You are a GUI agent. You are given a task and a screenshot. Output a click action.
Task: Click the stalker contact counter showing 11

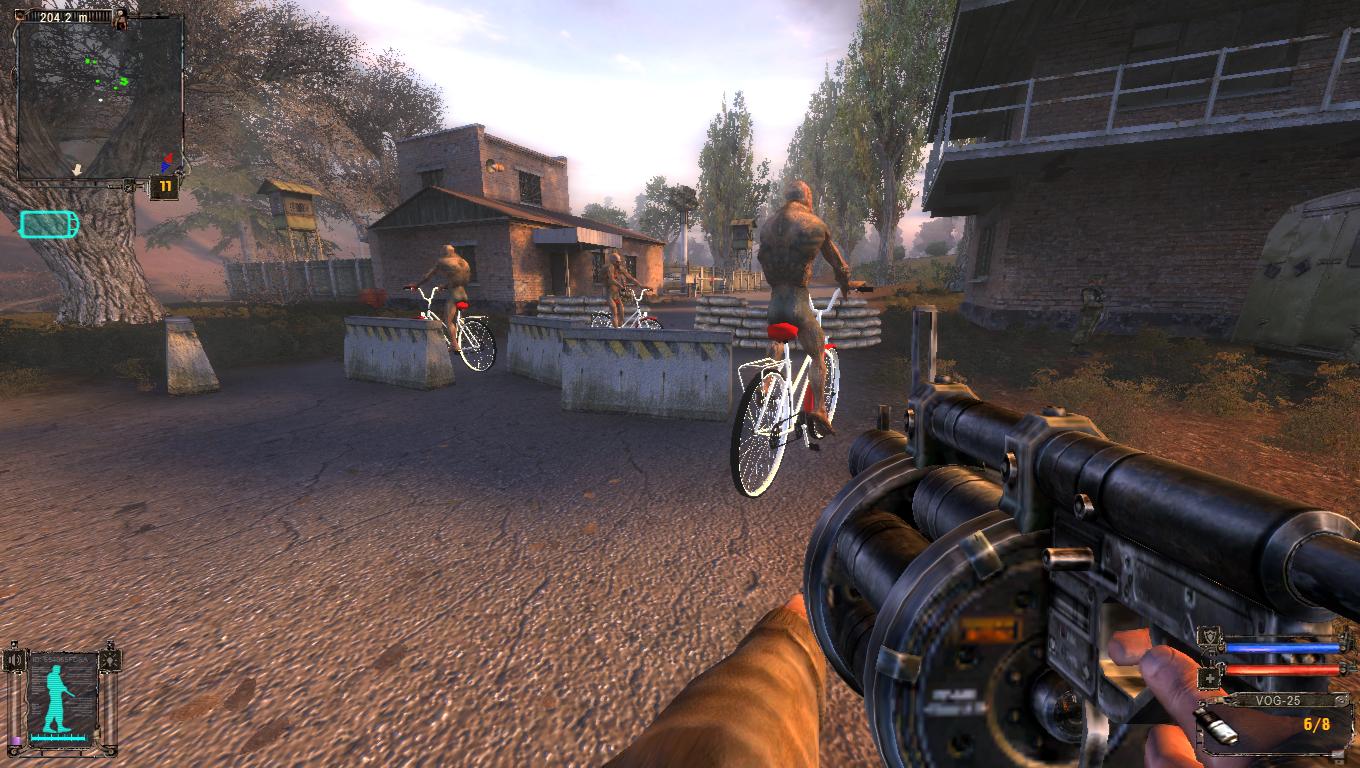(x=163, y=187)
